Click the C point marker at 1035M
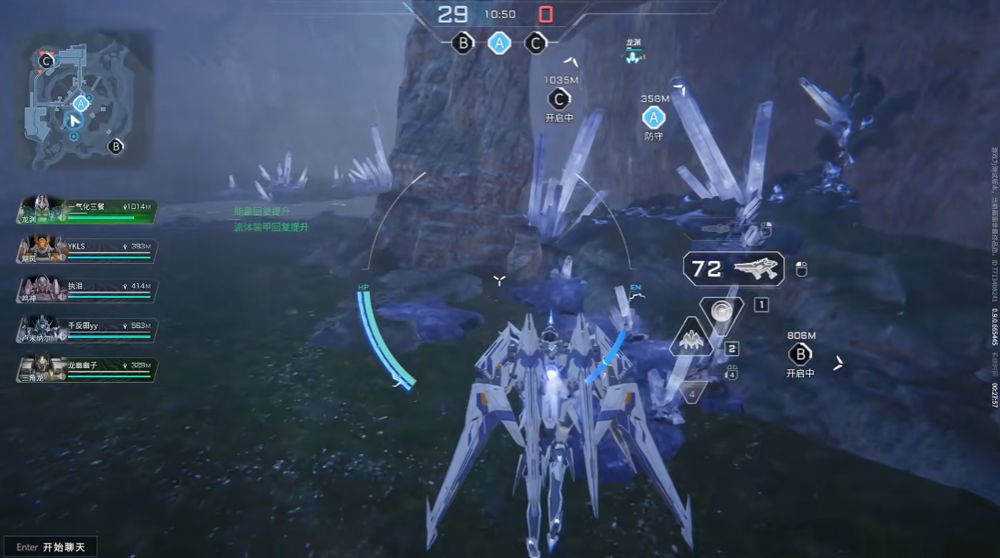1000x558 pixels. pyautogui.click(x=560, y=98)
